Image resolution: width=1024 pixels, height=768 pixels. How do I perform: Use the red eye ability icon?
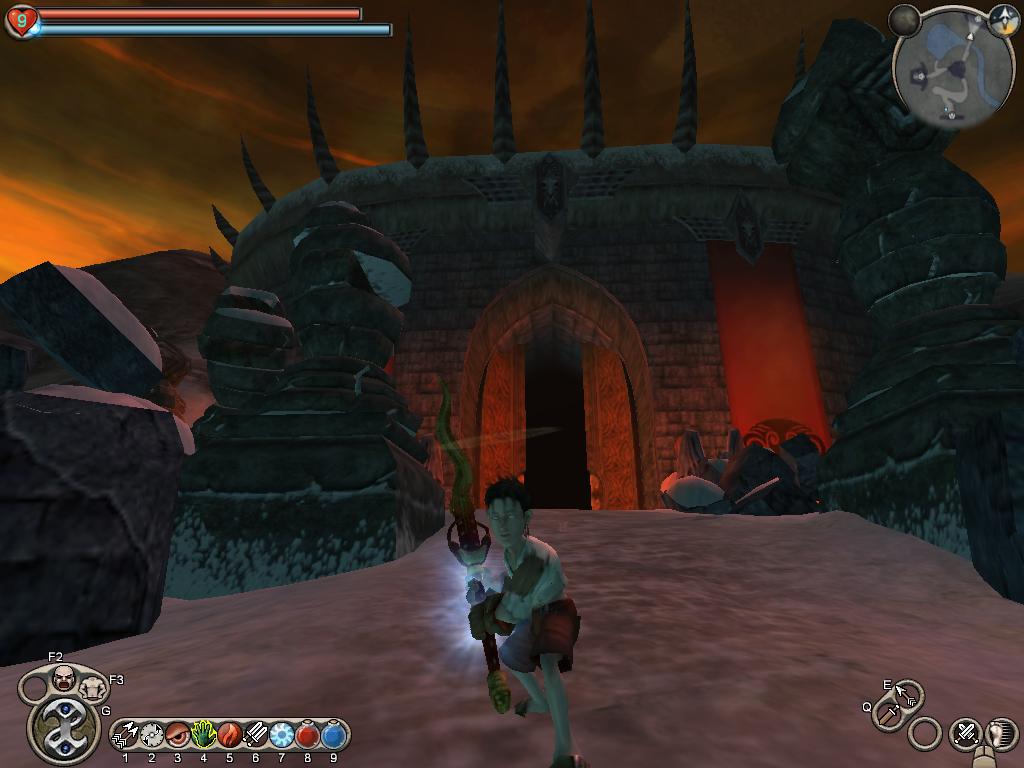[x=178, y=736]
